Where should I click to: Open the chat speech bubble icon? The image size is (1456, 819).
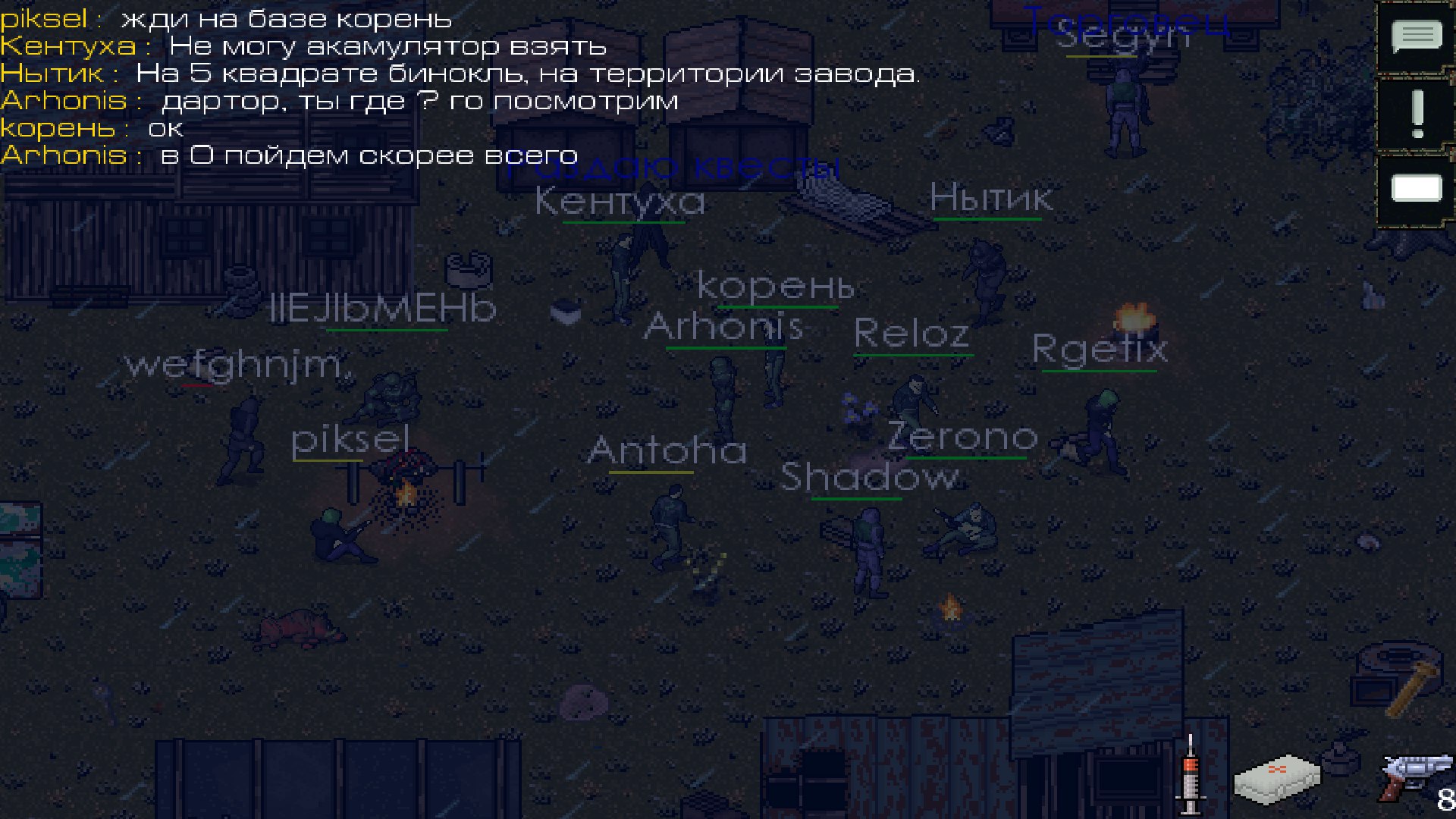tap(1417, 34)
